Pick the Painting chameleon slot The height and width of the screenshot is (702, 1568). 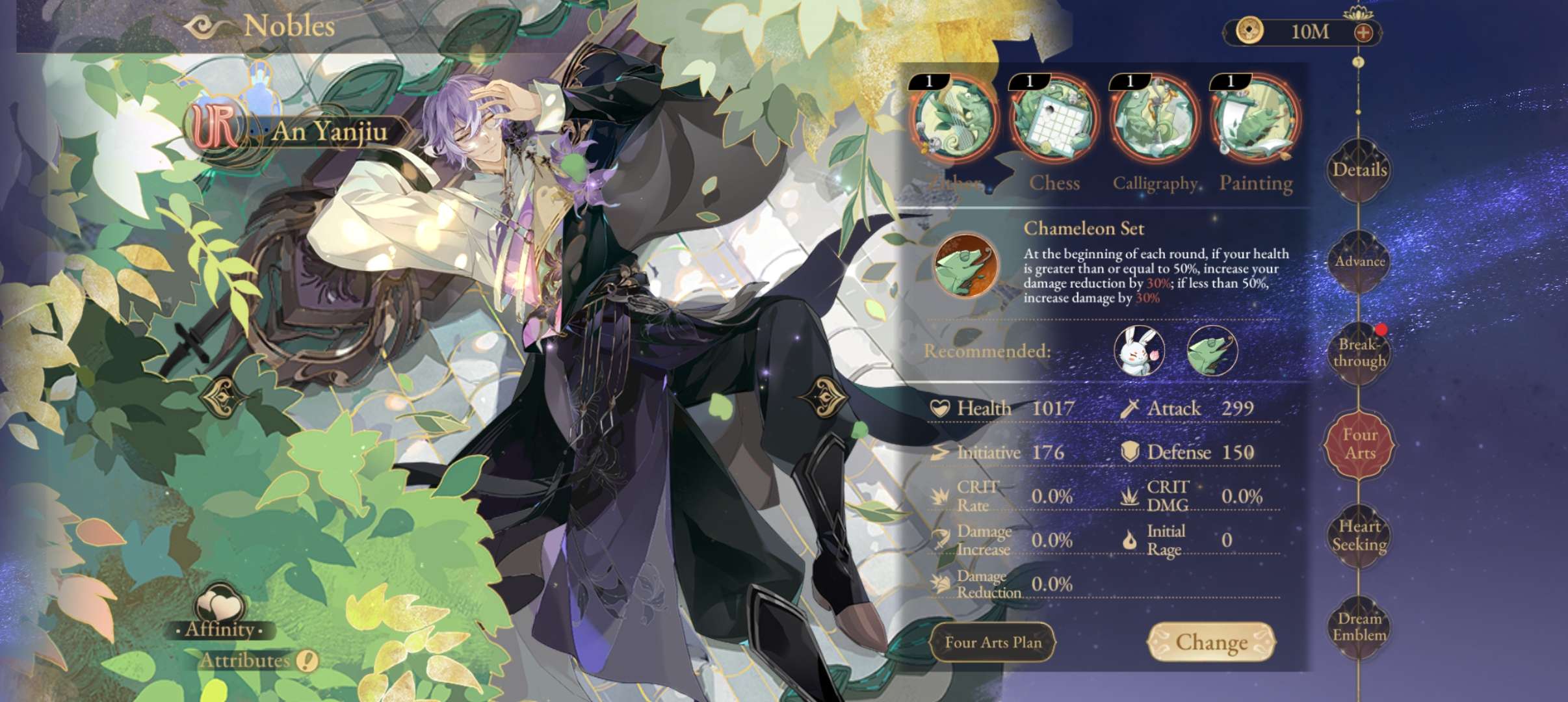tap(1255, 120)
